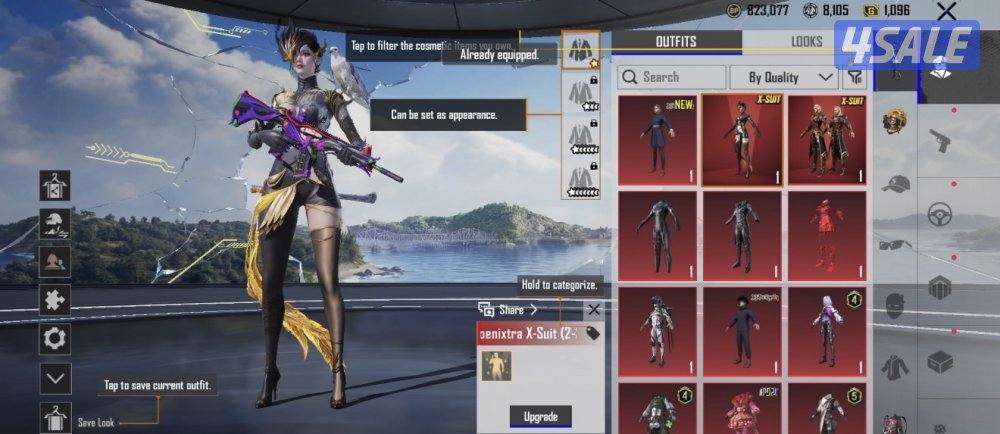The image size is (1000, 434).
Task: Open the By Quality sort dropdown
Action: click(784, 77)
